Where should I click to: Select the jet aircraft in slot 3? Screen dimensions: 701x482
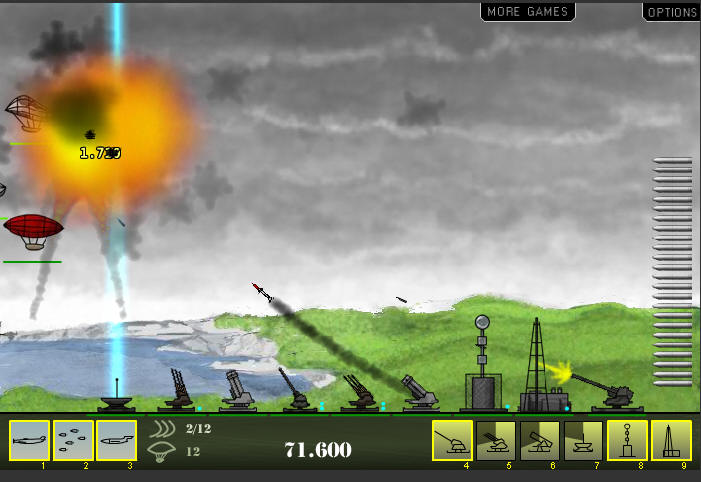pos(116,440)
